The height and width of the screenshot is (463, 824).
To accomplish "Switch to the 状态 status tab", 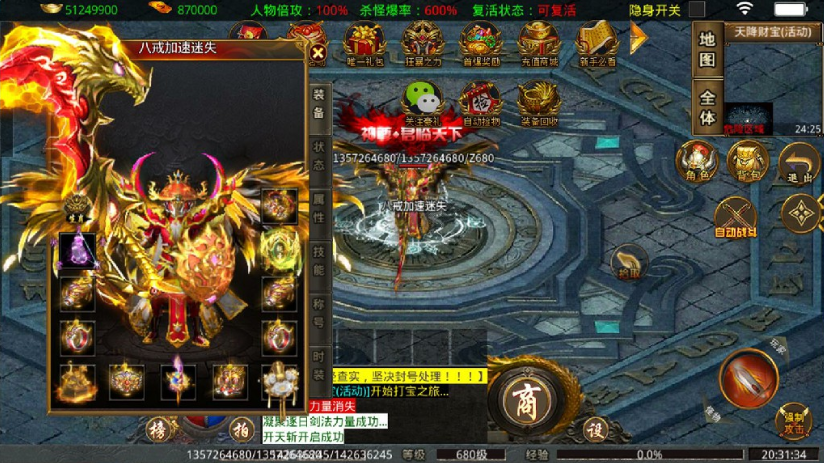I will [319, 156].
